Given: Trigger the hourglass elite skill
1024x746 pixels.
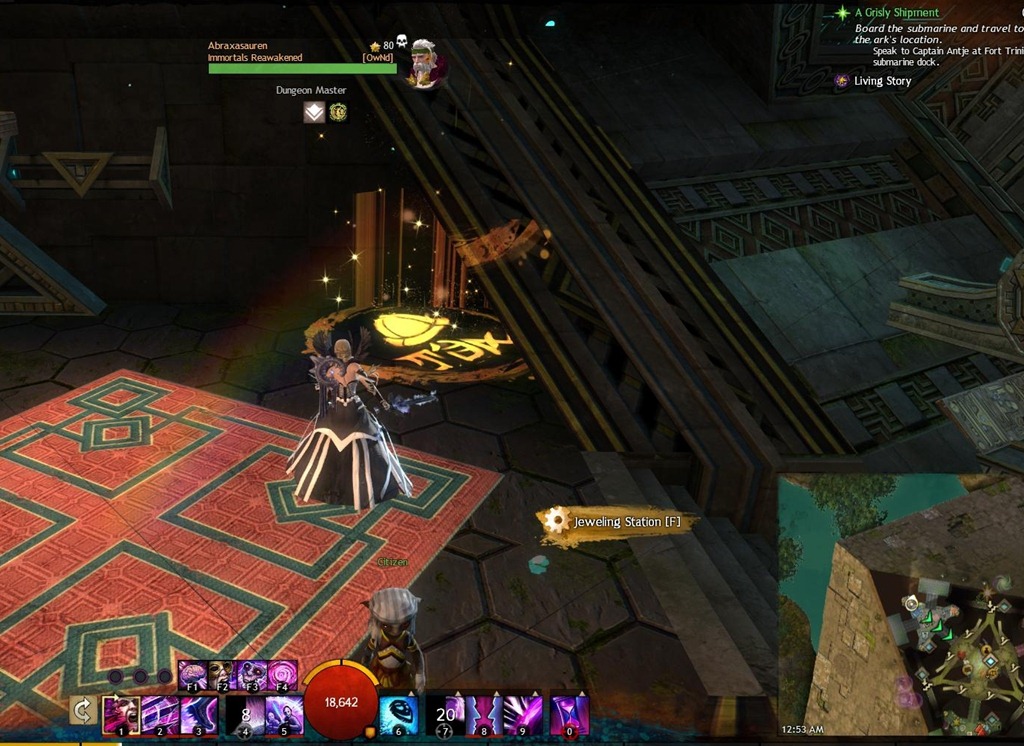Looking at the screenshot, I should pos(569,716).
